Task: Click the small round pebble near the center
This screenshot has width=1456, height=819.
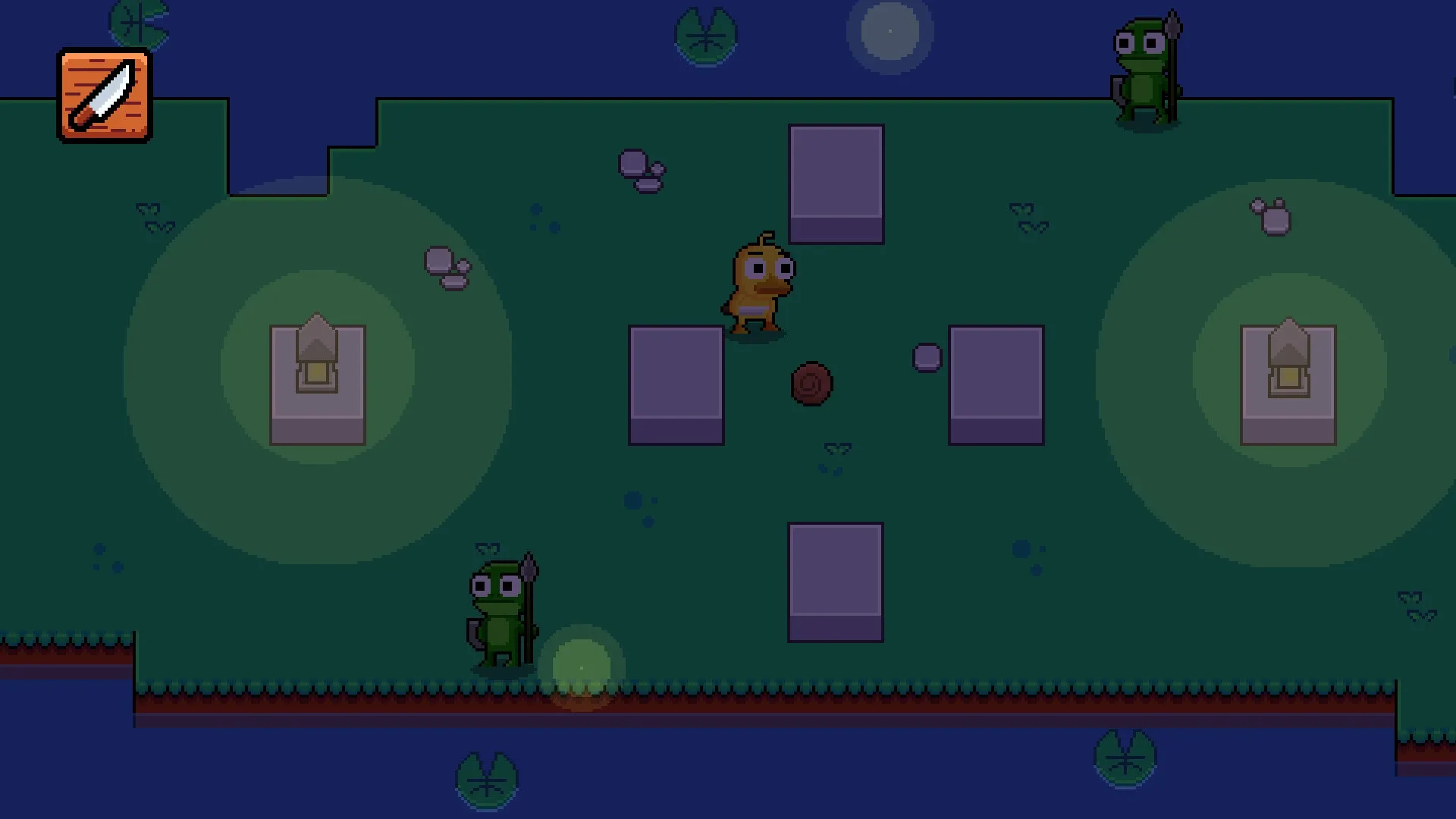Action: click(927, 356)
